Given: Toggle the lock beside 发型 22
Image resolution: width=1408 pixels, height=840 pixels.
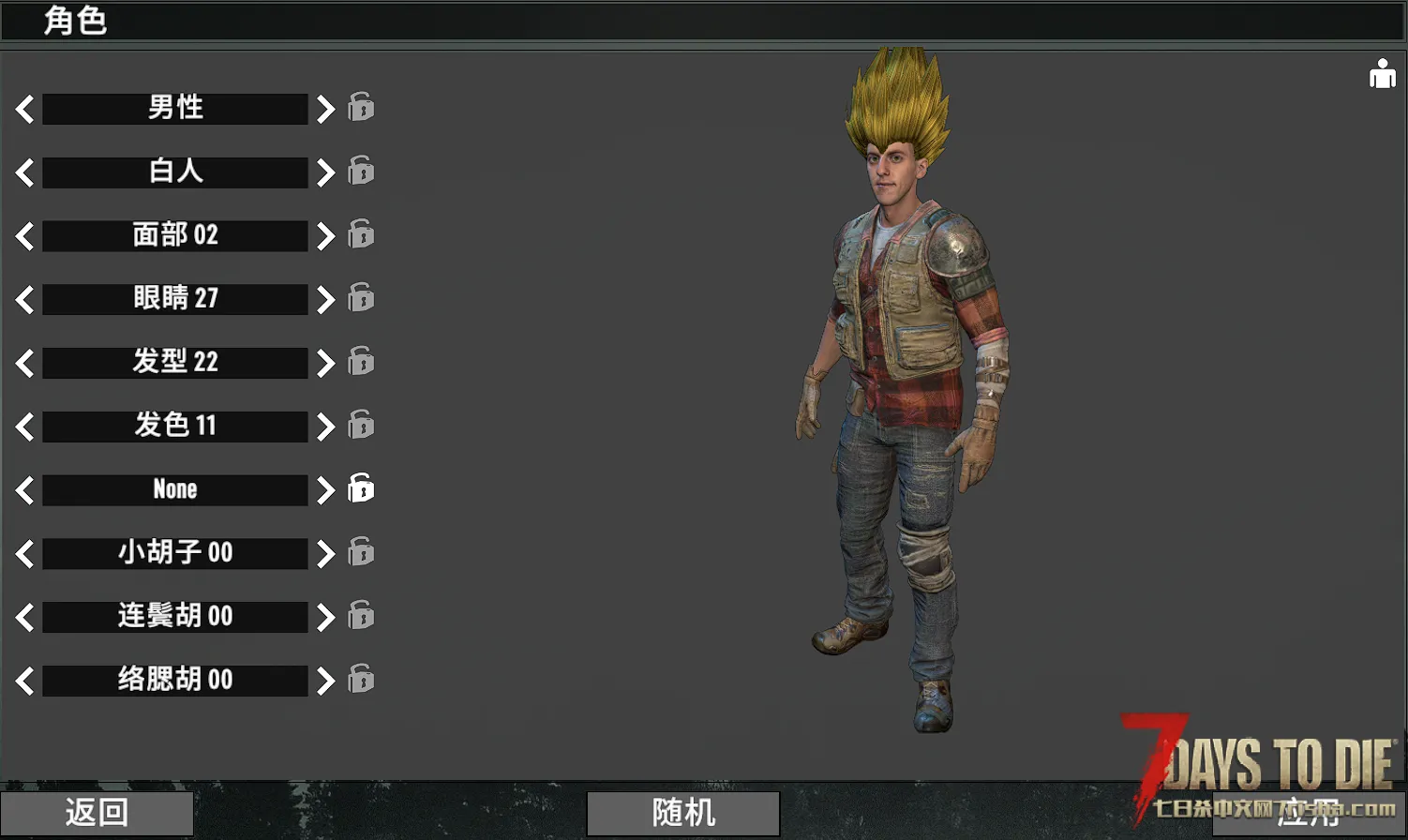Looking at the screenshot, I should (x=361, y=361).
